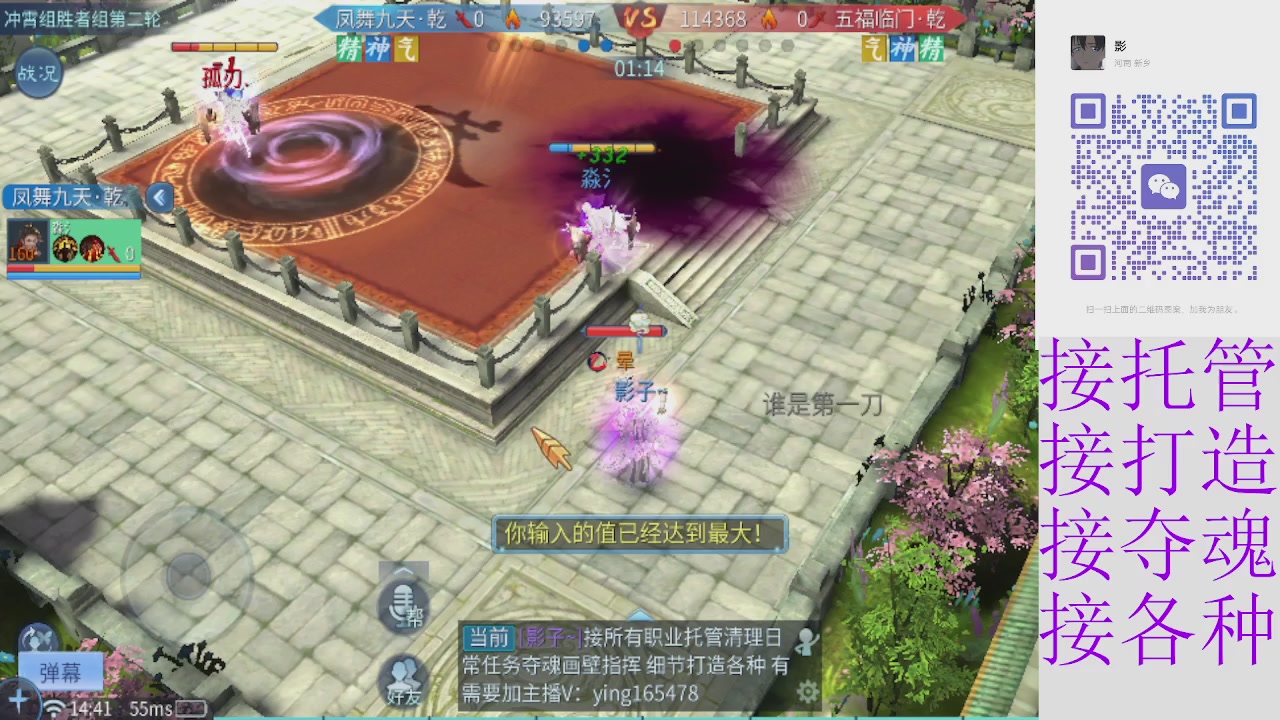This screenshot has height=720, width=1280.
Task: Expand the left-pointing arrow beside top team banner
Action: click(160, 197)
